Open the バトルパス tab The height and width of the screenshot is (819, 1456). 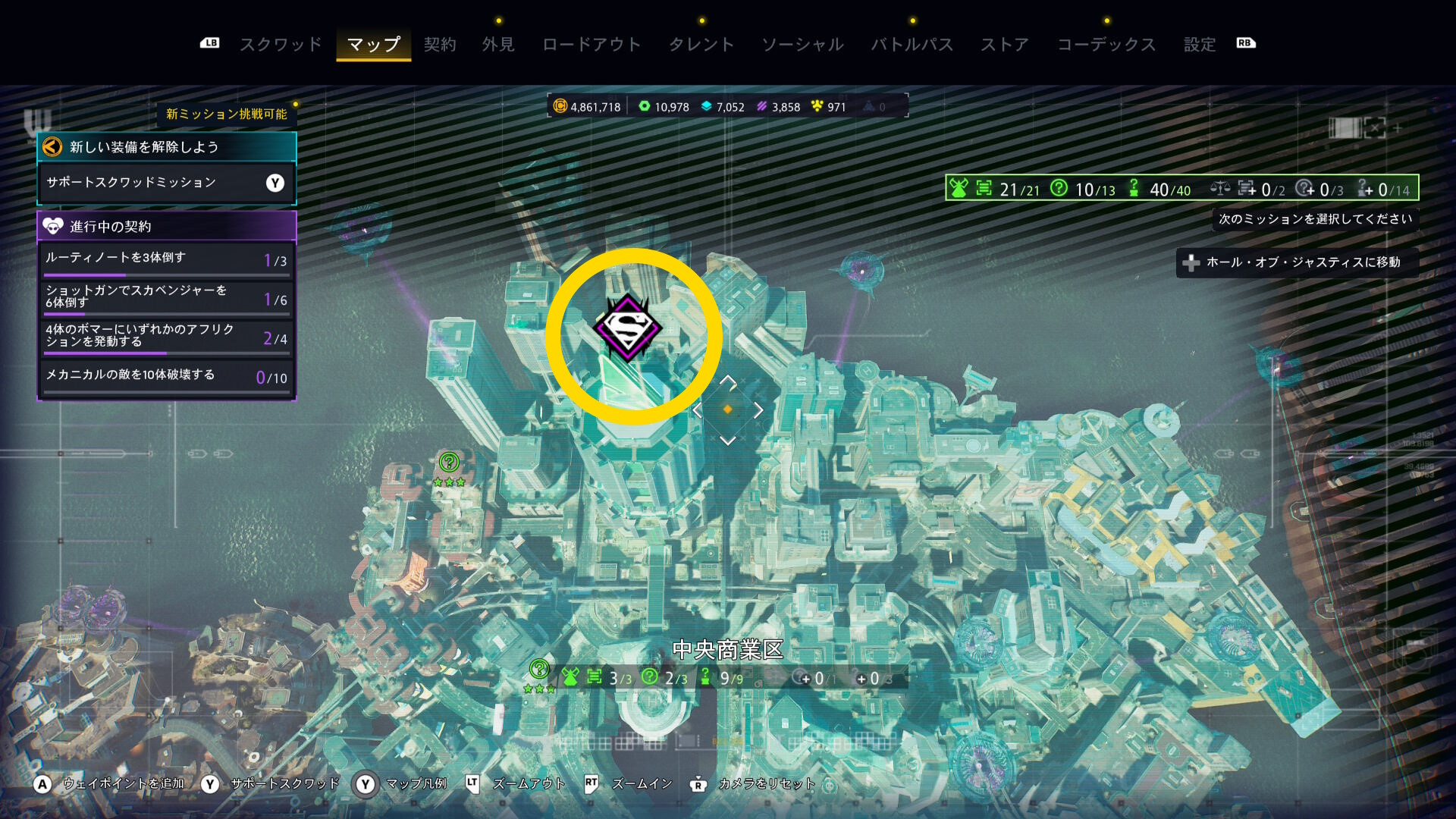click(x=912, y=44)
